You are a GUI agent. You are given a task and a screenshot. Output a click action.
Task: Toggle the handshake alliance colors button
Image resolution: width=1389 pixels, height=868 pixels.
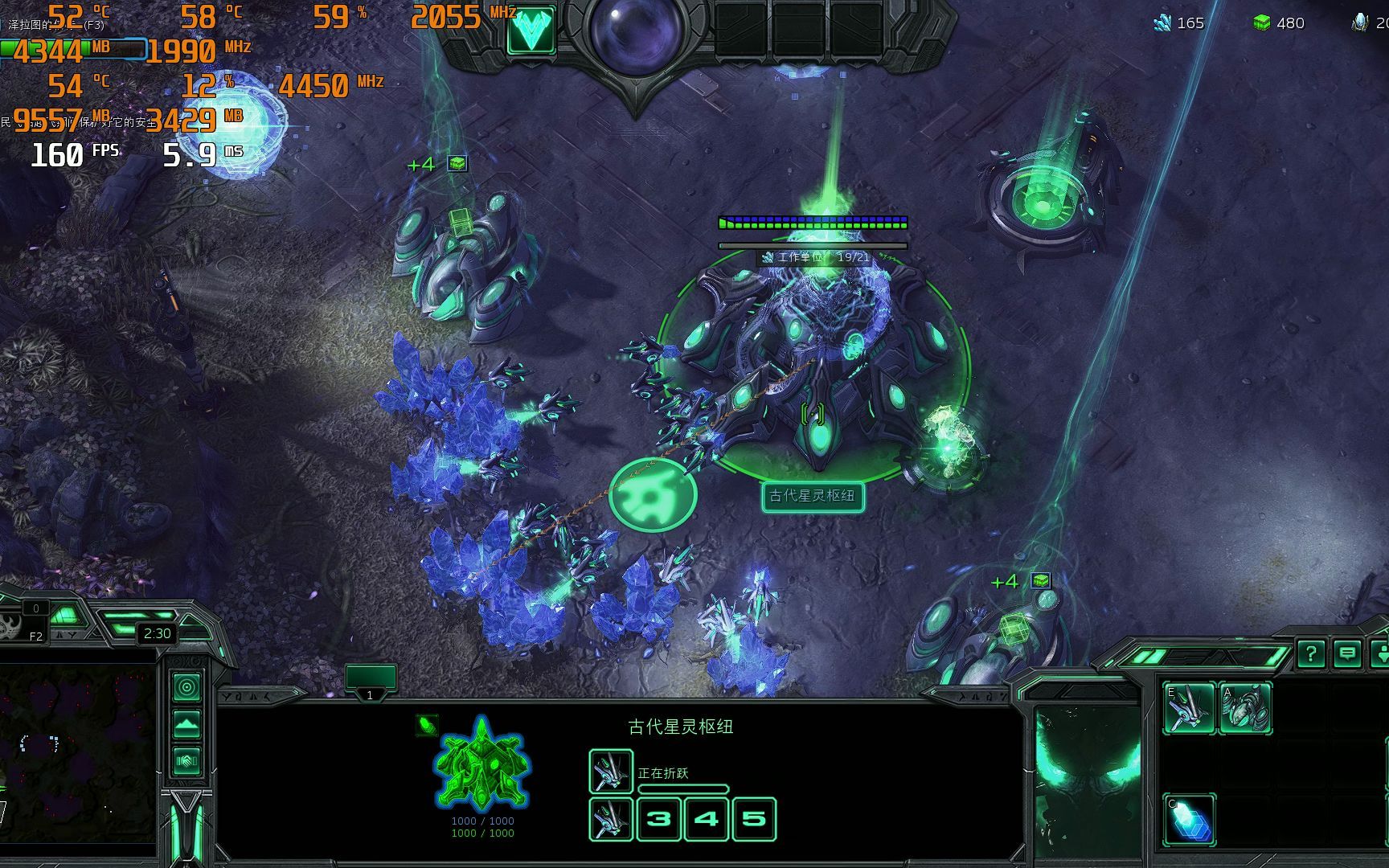click(186, 759)
